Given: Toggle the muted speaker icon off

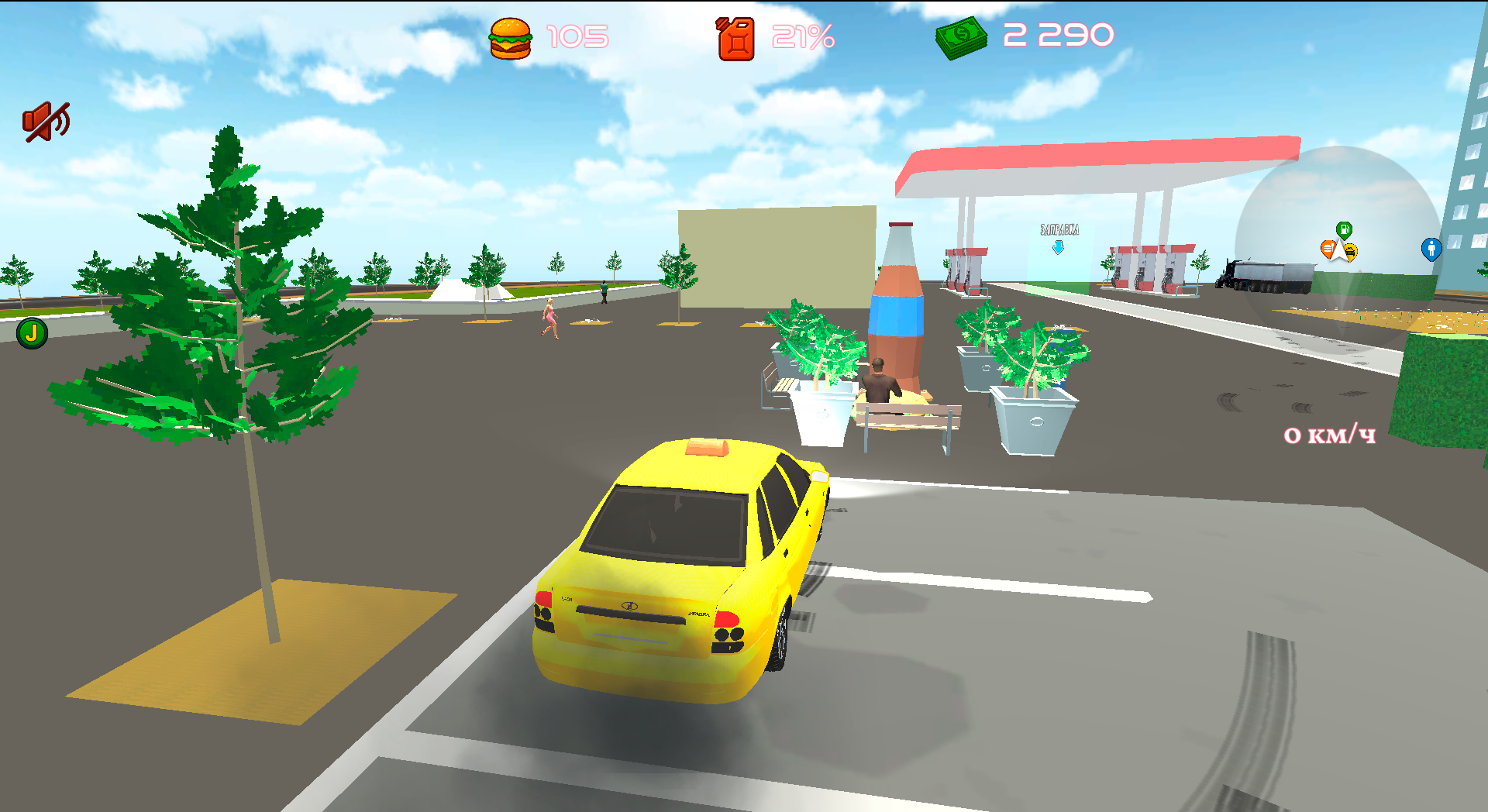Looking at the screenshot, I should (x=46, y=119).
